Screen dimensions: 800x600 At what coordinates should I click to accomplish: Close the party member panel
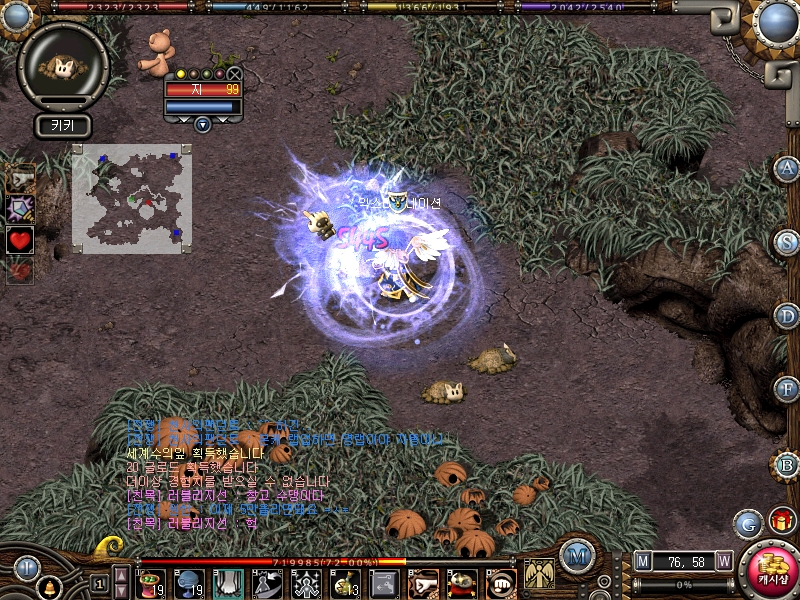(234, 73)
